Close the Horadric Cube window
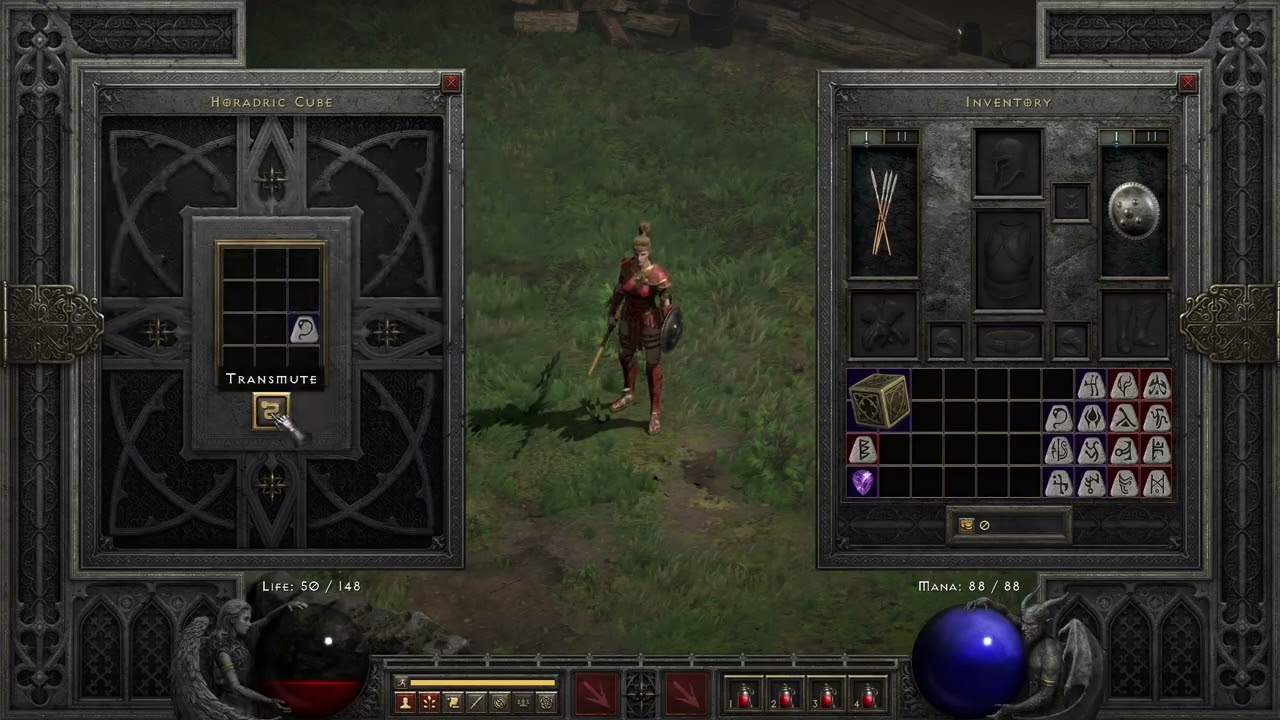This screenshot has width=1280, height=720. (x=451, y=83)
